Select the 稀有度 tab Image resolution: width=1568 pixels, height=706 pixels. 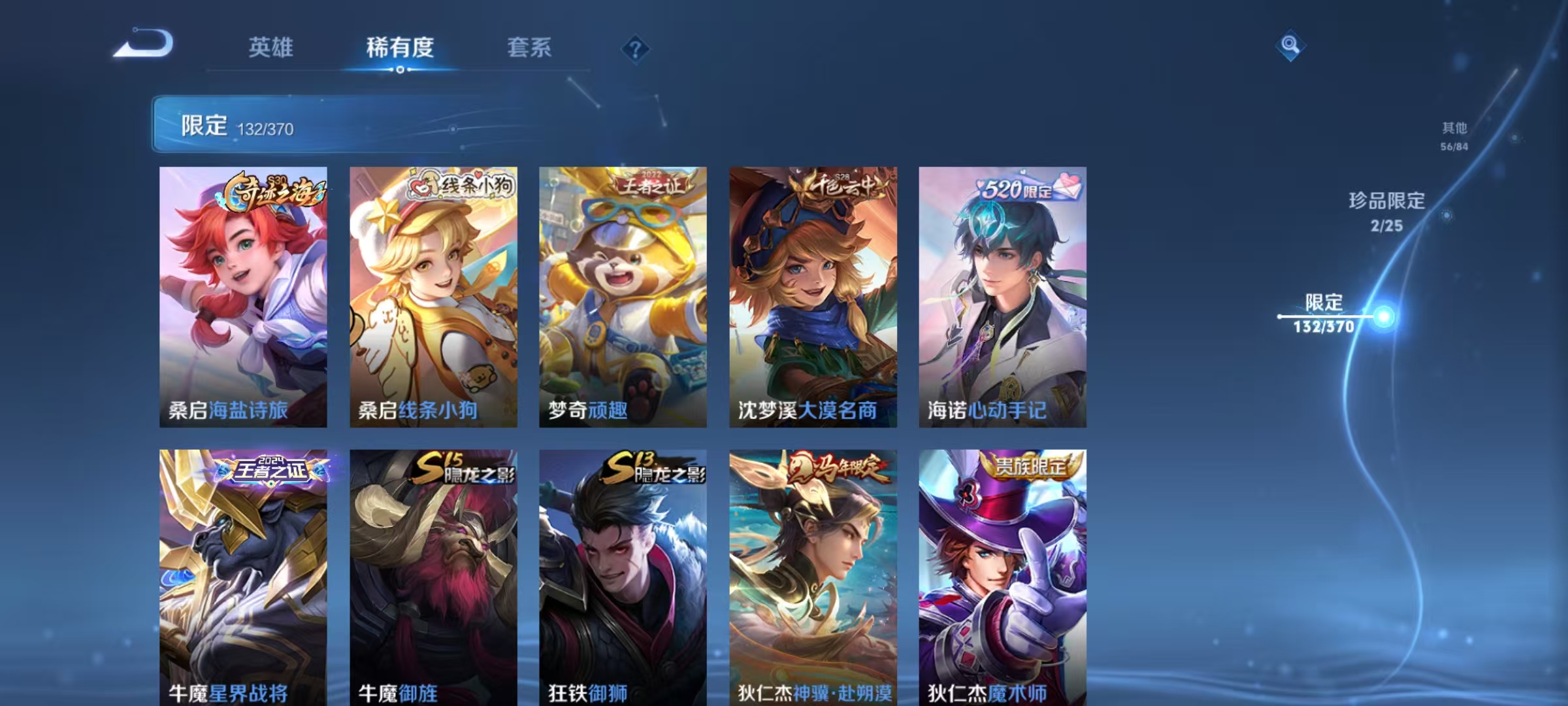(x=400, y=47)
